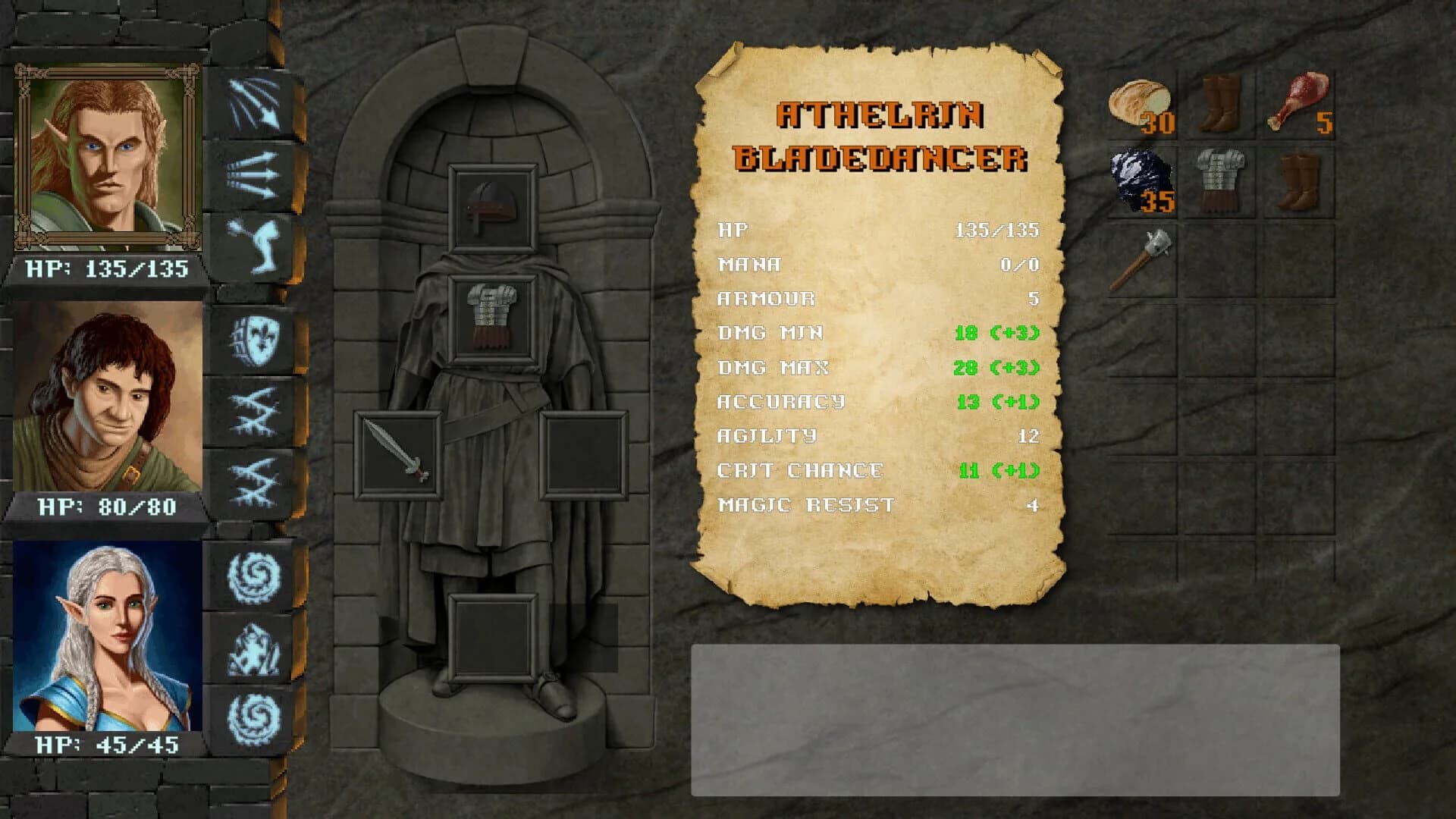Screen dimensions: 1456x819
Task: Unequip the sword from the weapon slot
Action: (x=400, y=457)
